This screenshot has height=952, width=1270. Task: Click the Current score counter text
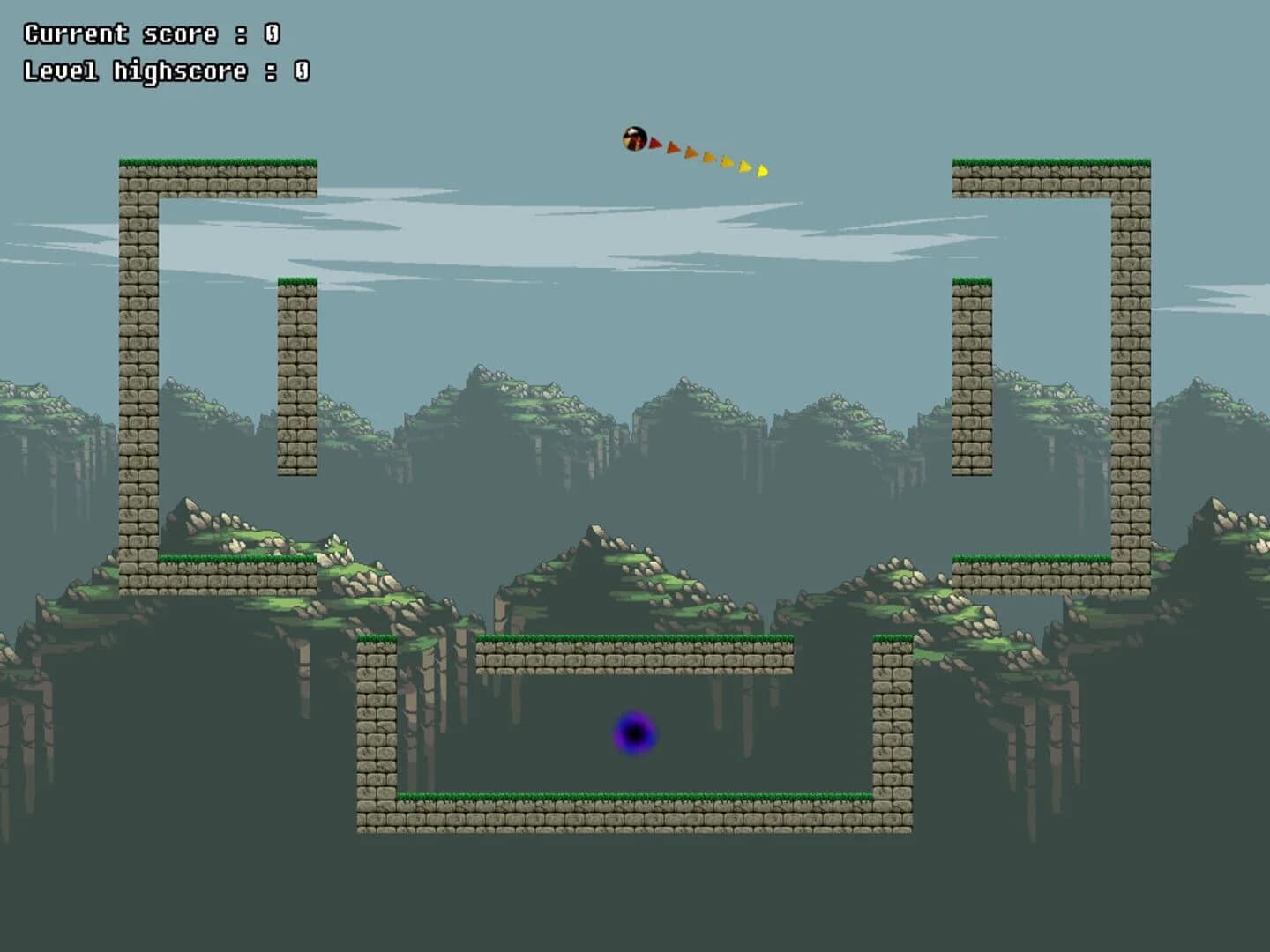pos(148,33)
